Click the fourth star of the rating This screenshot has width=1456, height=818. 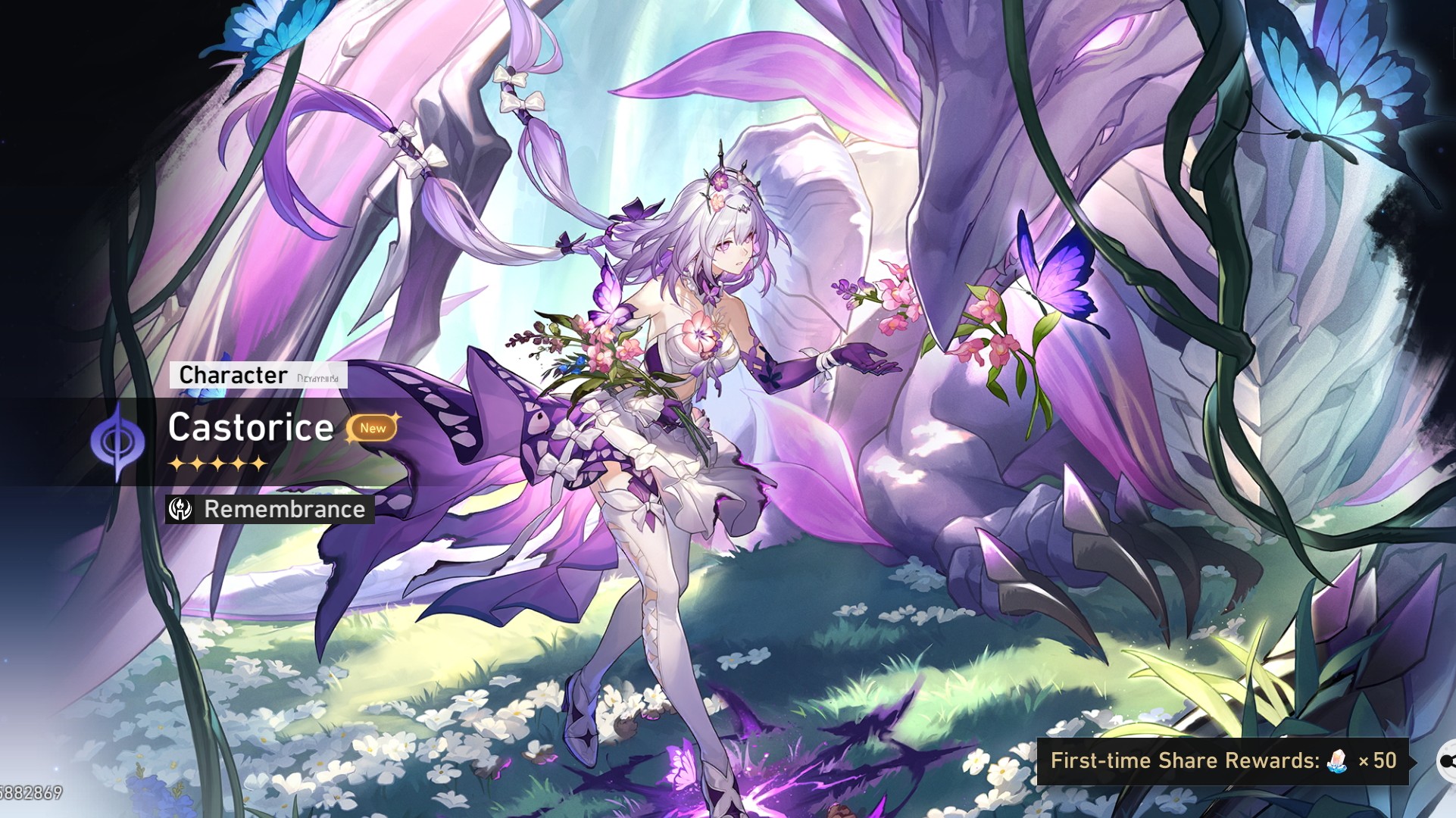238,464
